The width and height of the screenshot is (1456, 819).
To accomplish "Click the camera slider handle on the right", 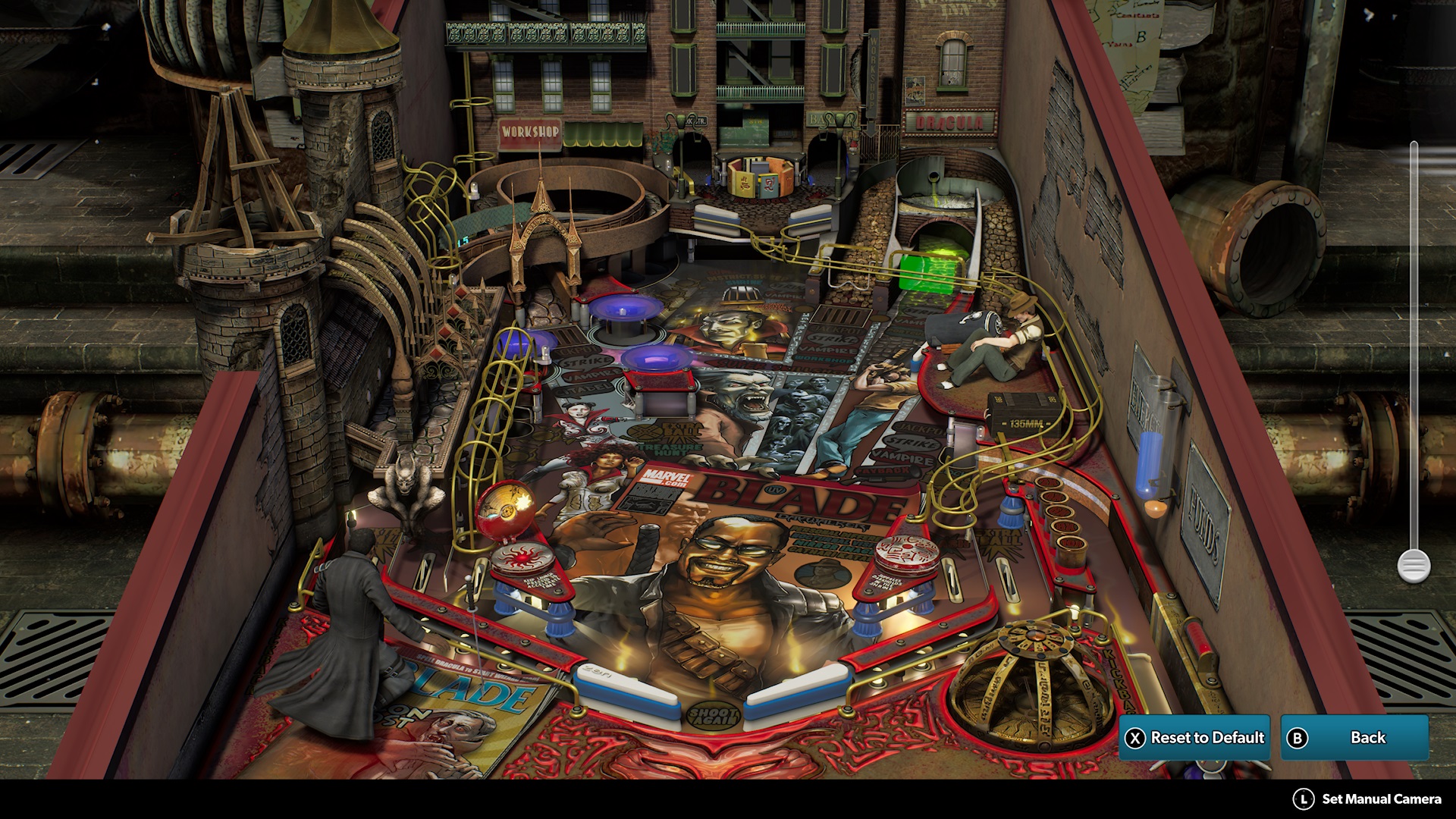I will 1412,565.
